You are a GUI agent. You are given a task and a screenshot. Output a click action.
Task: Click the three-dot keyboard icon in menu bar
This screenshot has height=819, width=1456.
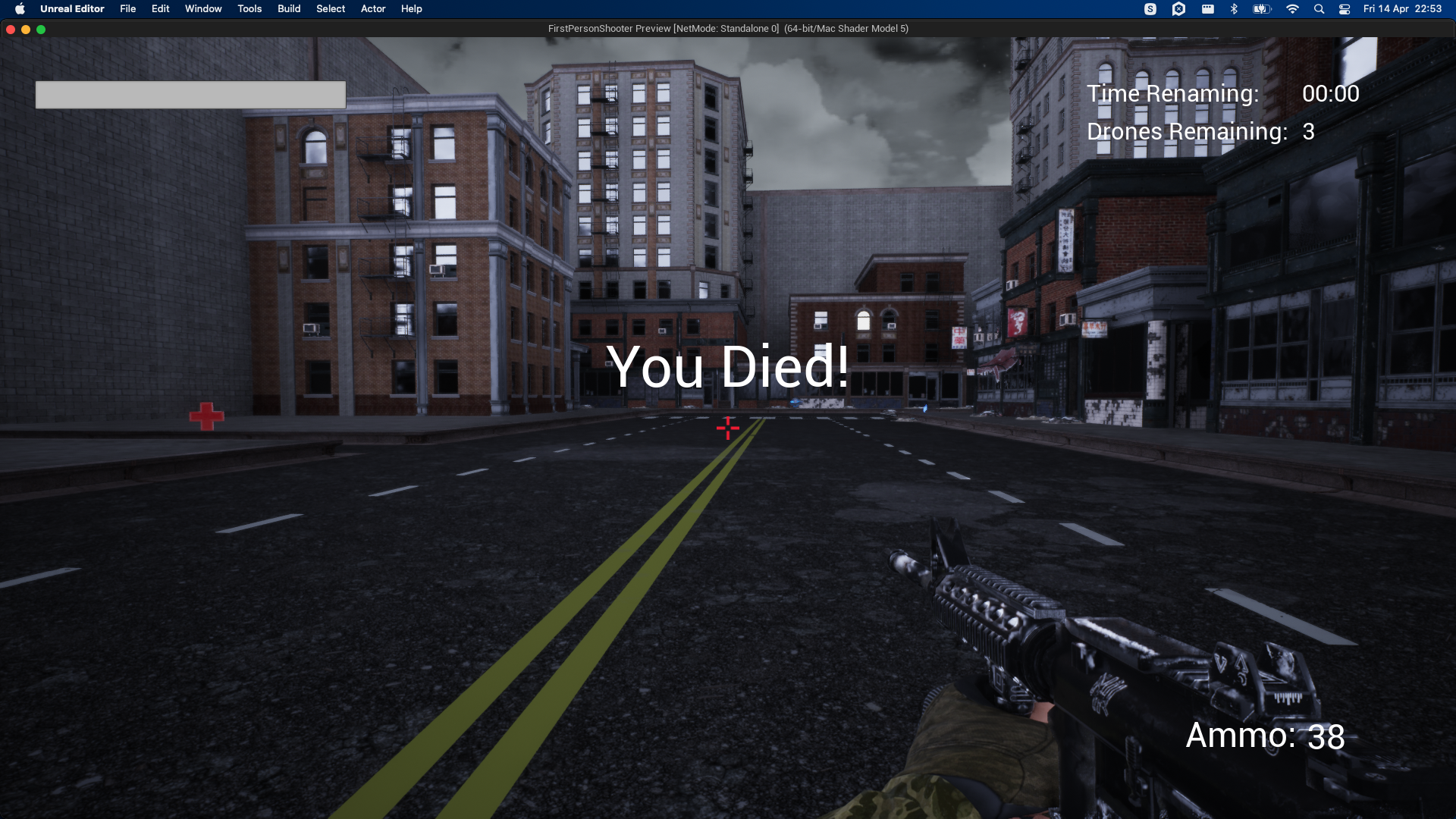1207,8
